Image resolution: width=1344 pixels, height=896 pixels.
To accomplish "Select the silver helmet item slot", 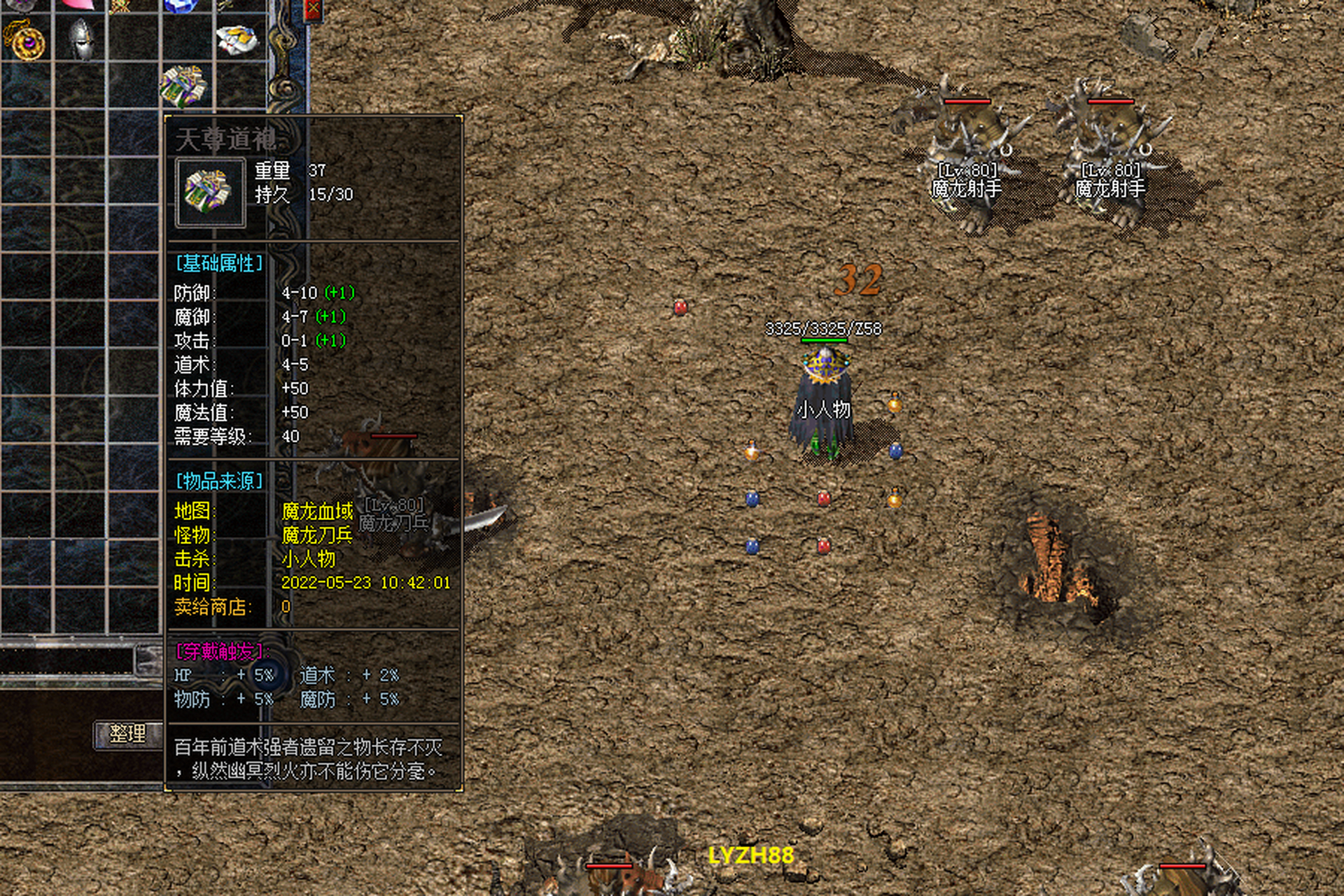I will tap(81, 38).
